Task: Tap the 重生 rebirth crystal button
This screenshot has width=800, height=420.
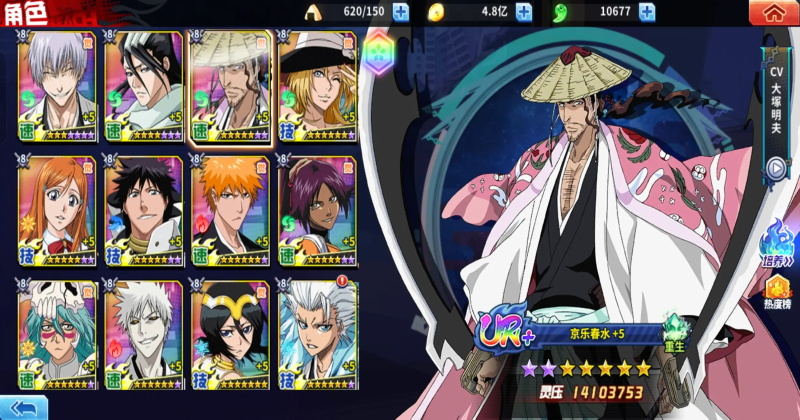Action: point(678,332)
